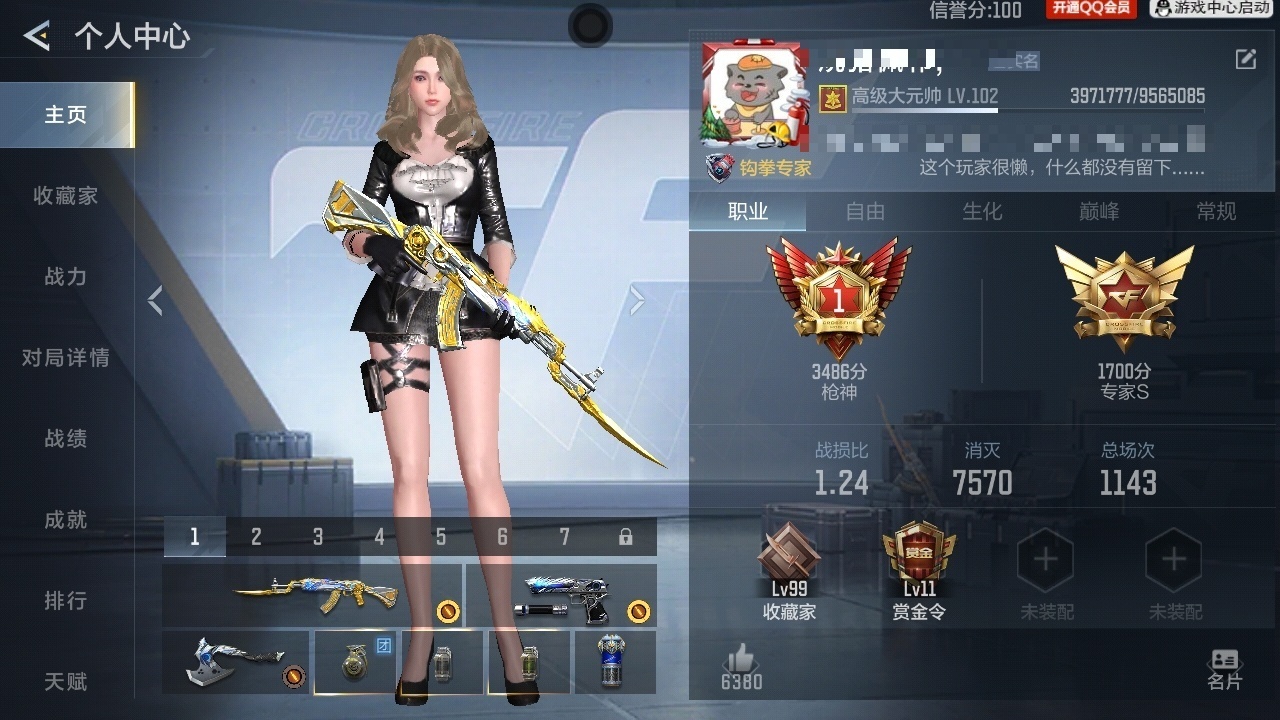Select the pistol weapon slot
The height and width of the screenshot is (720, 1280).
point(561,595)
